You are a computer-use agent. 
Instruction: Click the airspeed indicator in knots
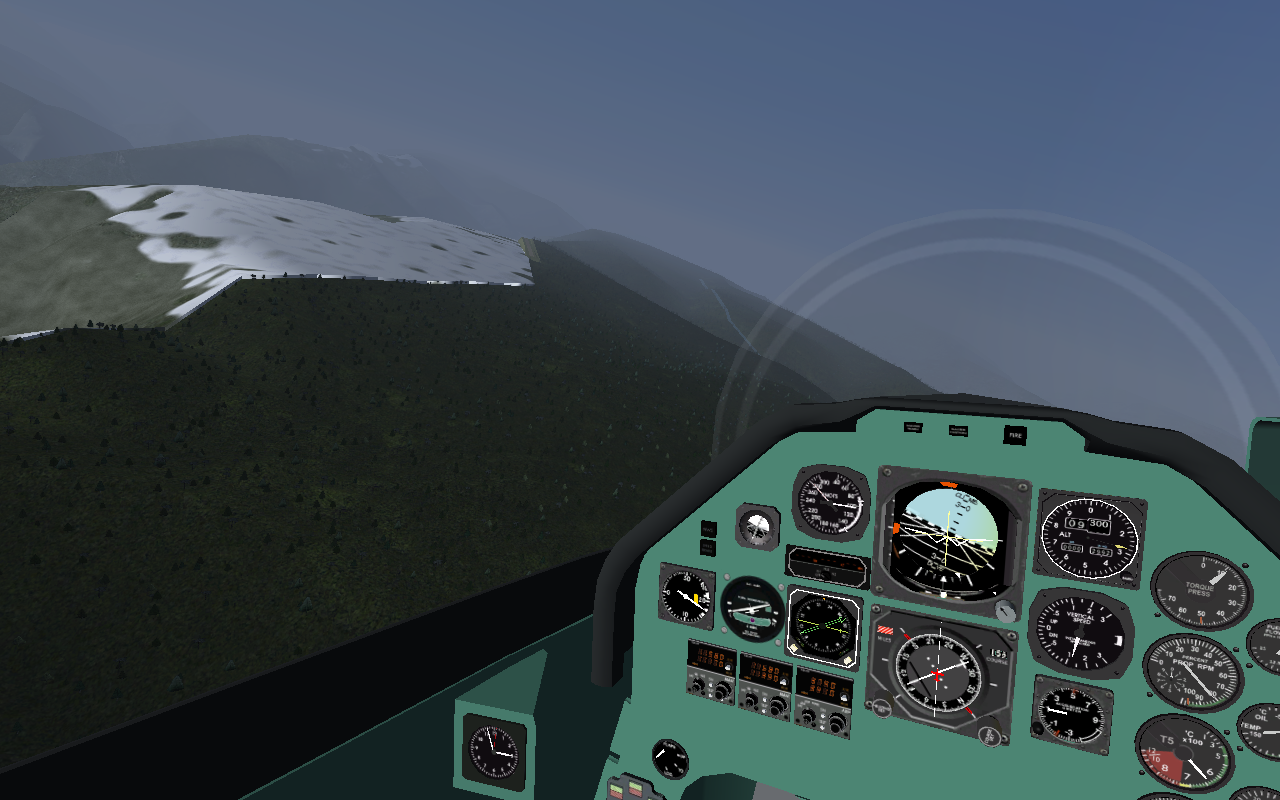point(830,503)
